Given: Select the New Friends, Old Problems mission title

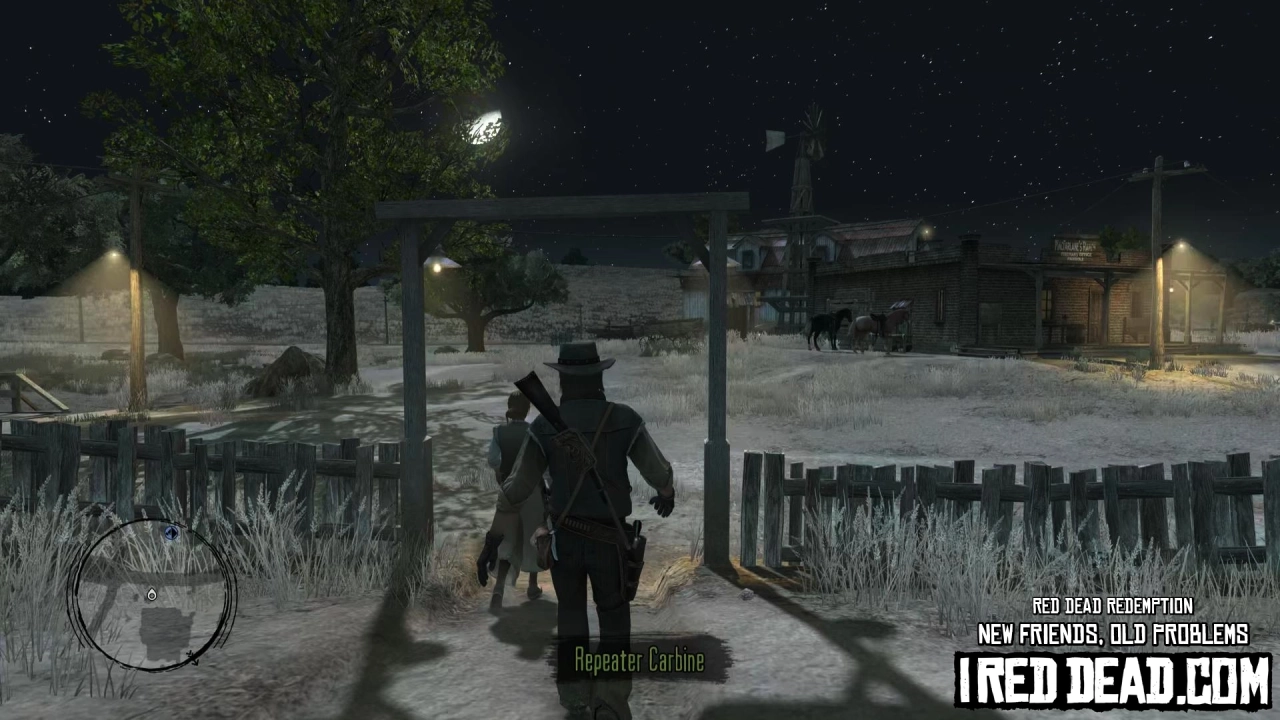Looking at the screenshot, I should point(1113,633).
